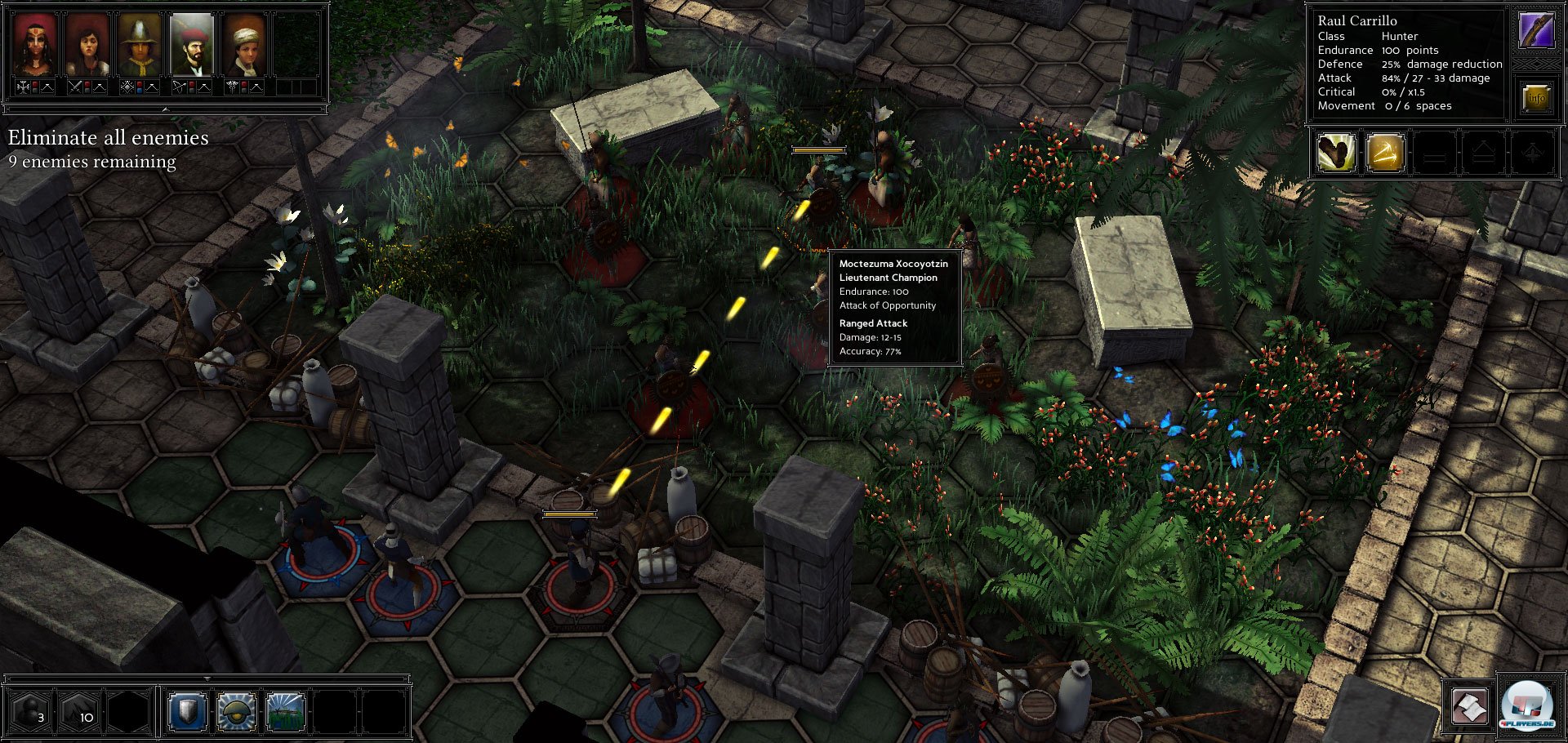Click the equipped bow weapon icon
This screenshot has width=1568, height=743.
click(x=1536, y=31)
